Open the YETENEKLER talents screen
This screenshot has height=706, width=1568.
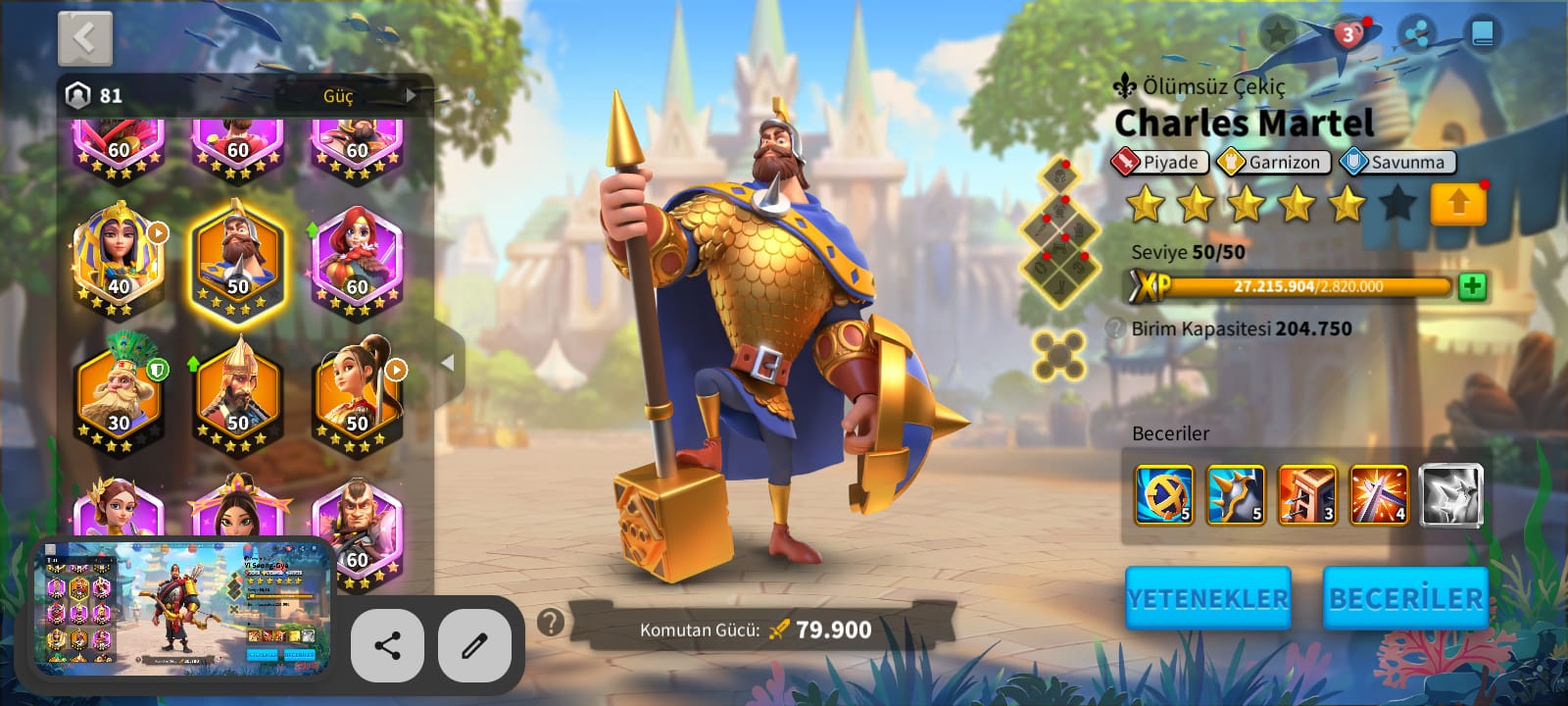point(1207,598)
